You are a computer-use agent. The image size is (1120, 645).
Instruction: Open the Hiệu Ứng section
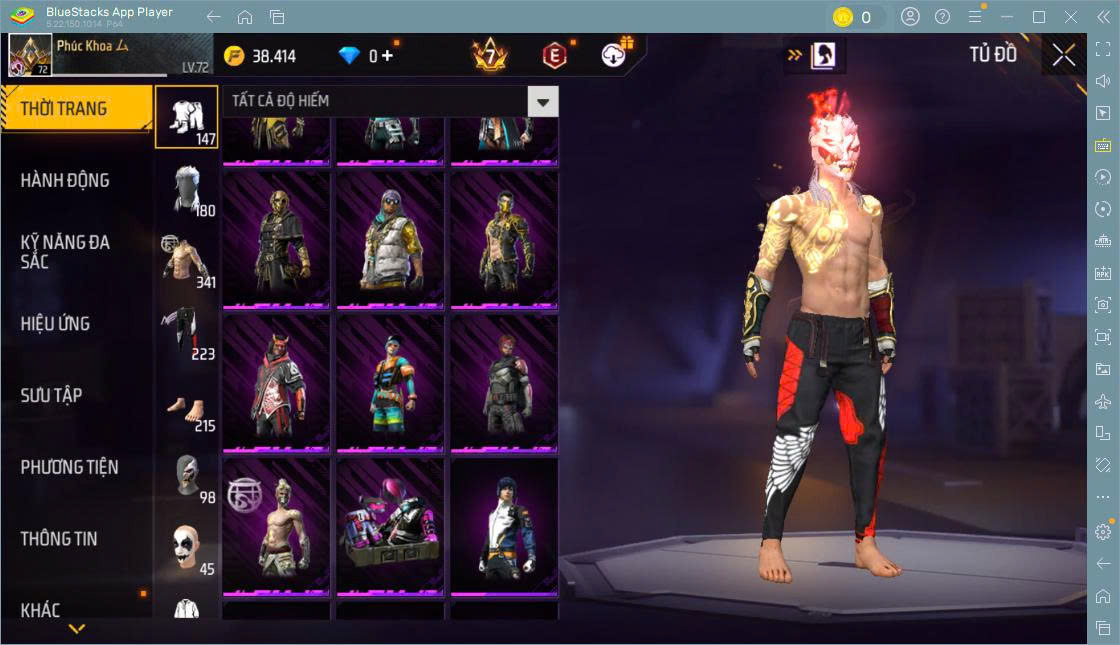(x=56, y=324)
